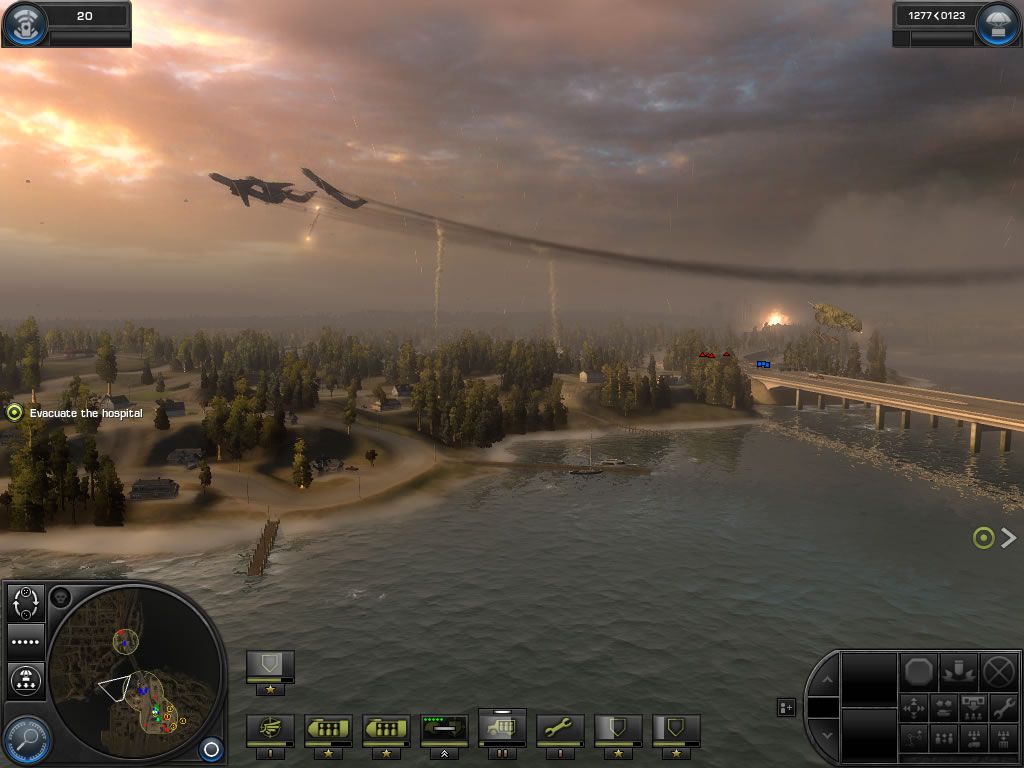Viewport: 1024px width, 768px height.
Task: Activate the rotating arrows button beside minimap
Action: (x=25, y=603)
